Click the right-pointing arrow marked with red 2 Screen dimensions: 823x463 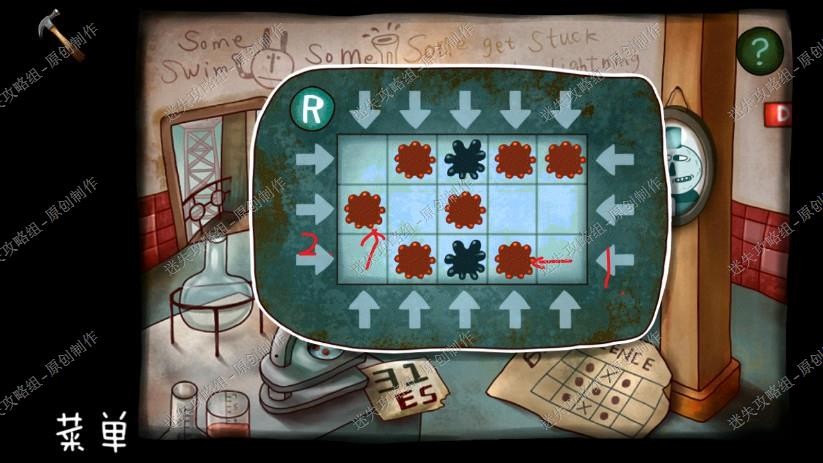click(318, 257)
